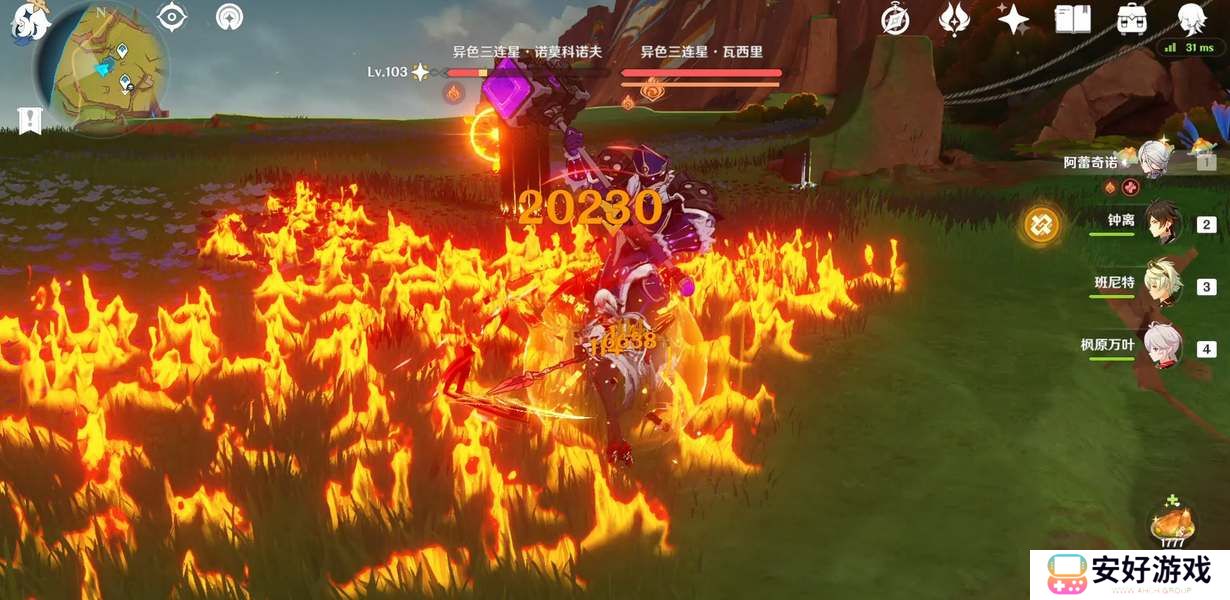Open the character profile head icon
Viewport: 1230px width, 600px height.
coord(1191,18)
